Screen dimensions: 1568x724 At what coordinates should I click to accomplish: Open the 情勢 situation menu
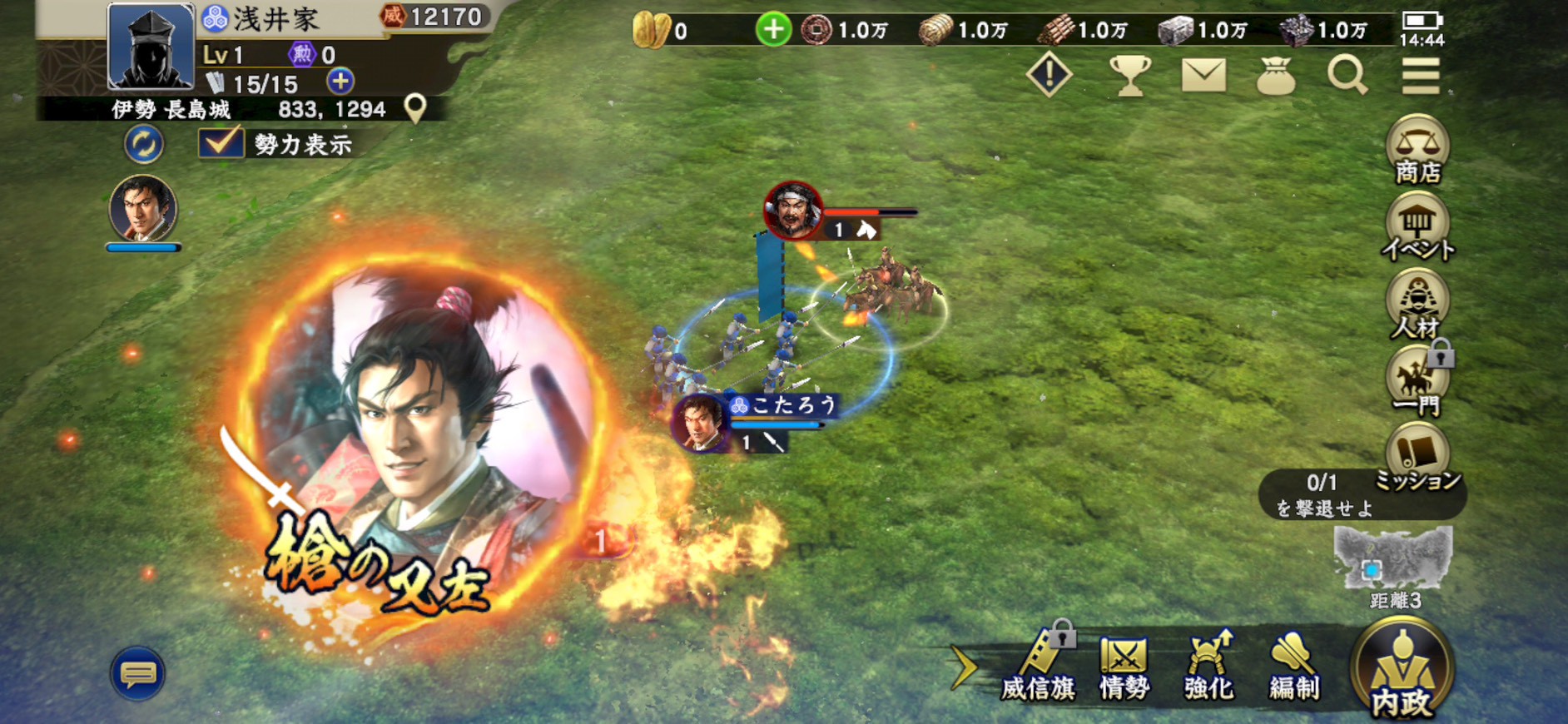(1124, 667)
